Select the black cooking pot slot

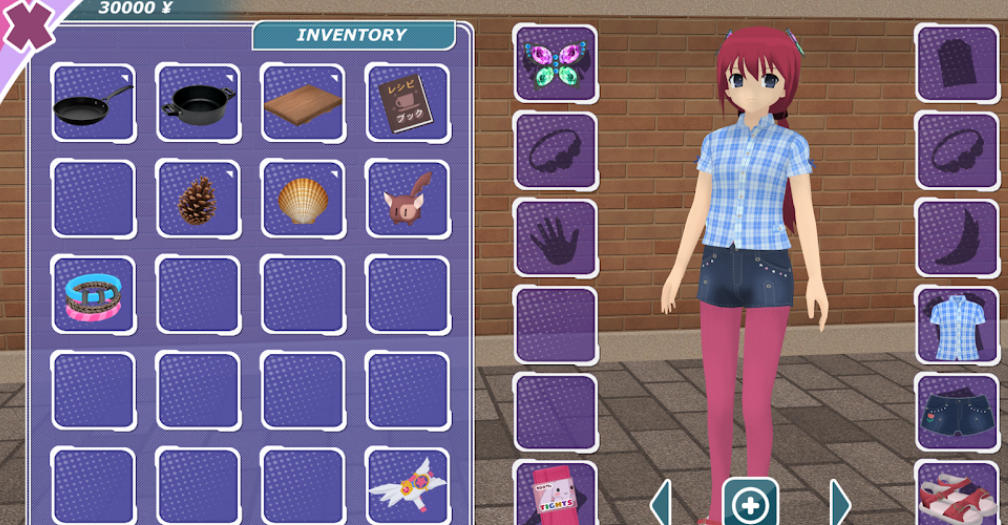198,103
